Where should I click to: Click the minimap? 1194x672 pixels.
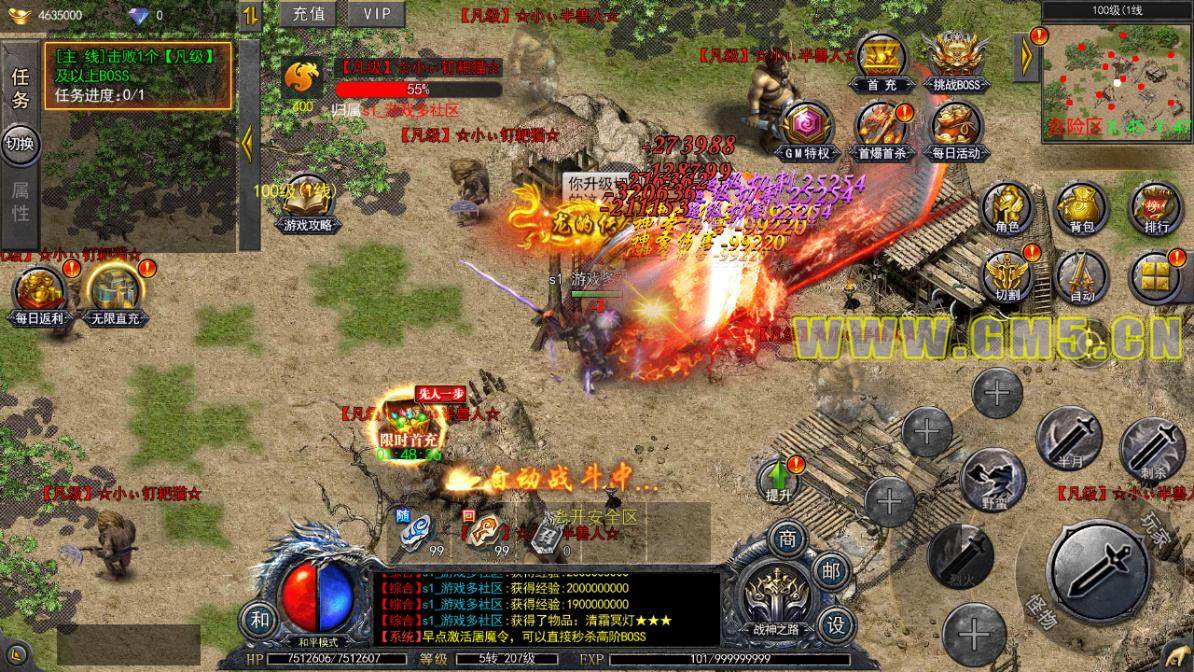coord(1117,72)
